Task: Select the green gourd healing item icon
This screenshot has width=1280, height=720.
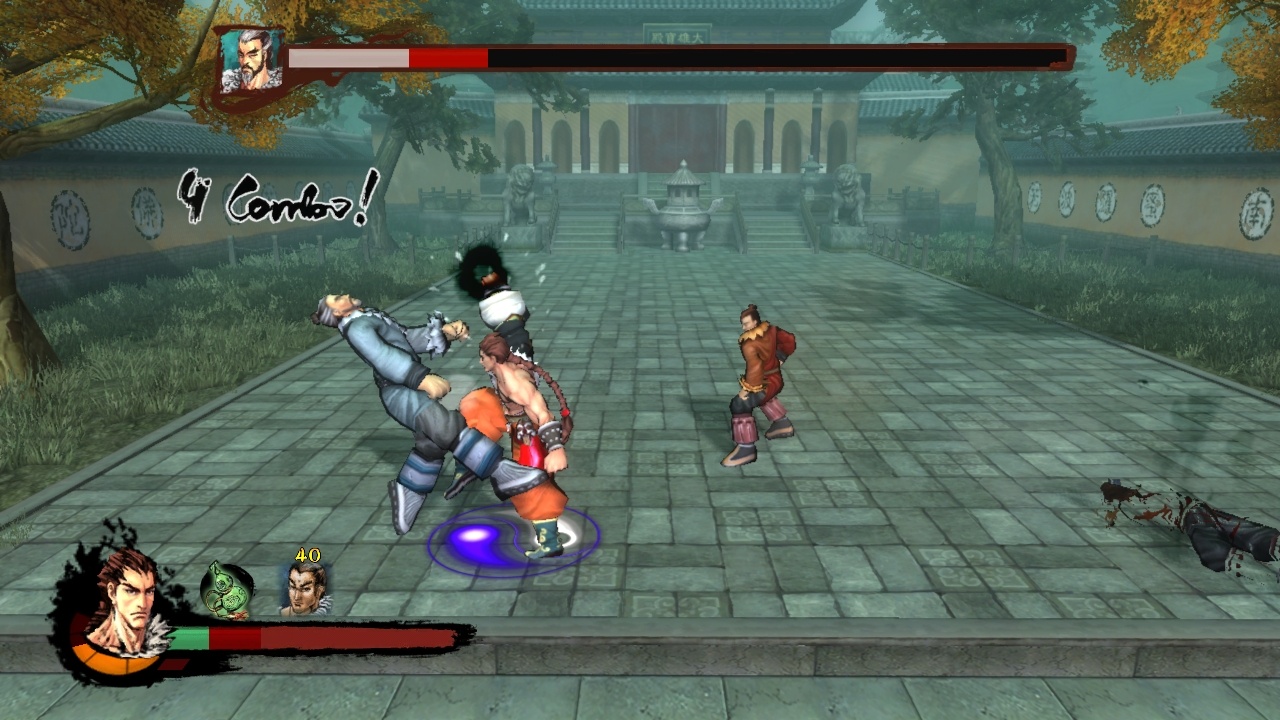Action: pos(225,588)
